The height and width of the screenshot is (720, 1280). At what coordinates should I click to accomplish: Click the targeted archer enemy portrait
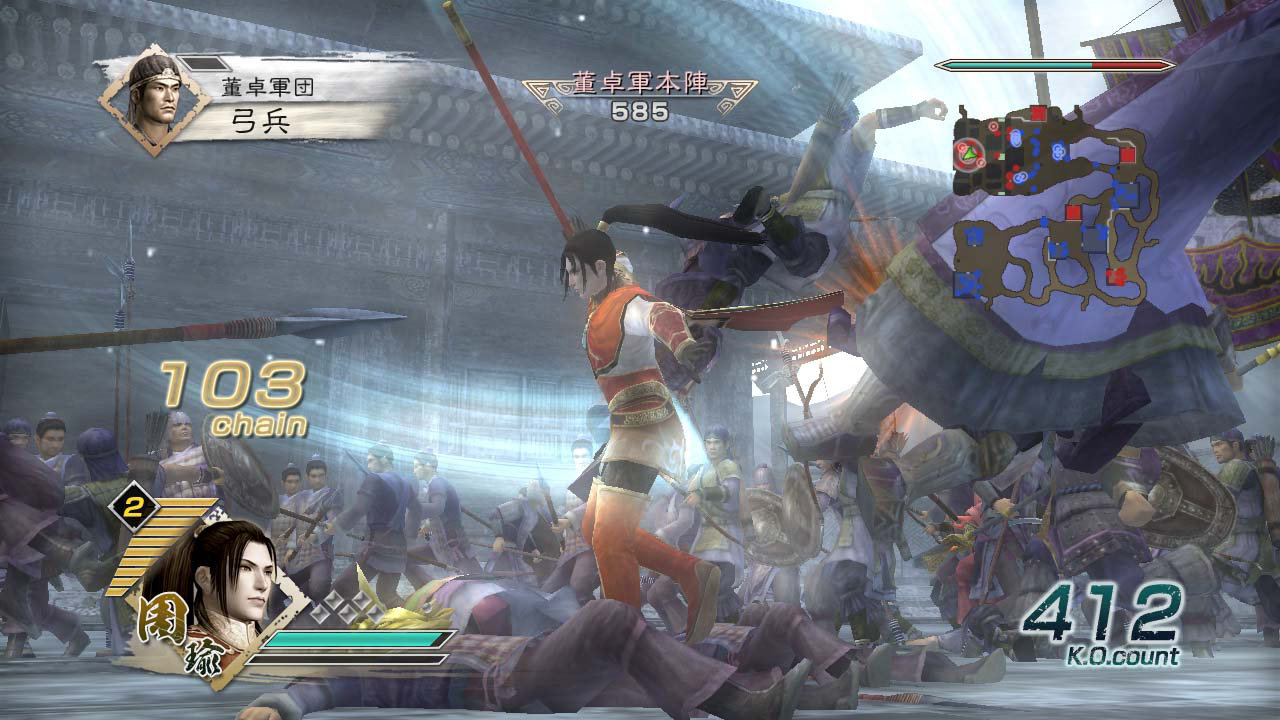click(151, 98)
